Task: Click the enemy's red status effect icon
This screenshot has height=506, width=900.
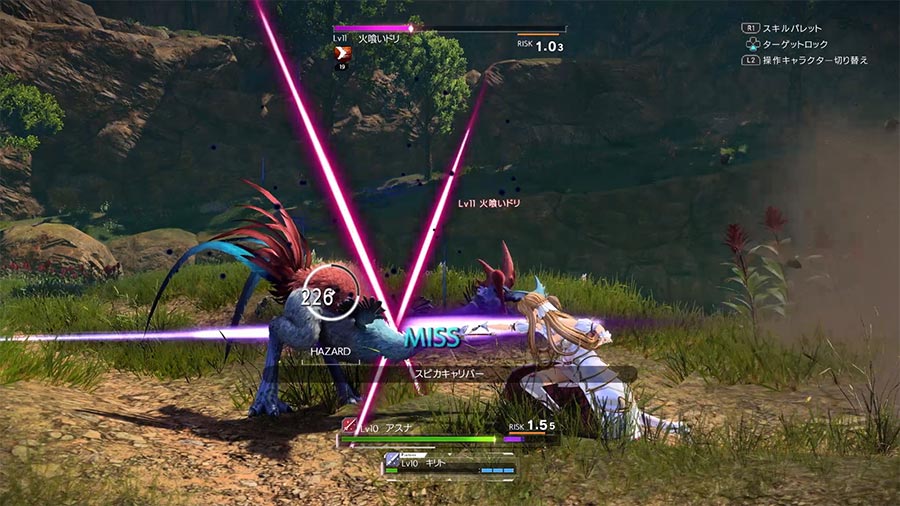Action: pyautogui.click(x=342, y=54)
